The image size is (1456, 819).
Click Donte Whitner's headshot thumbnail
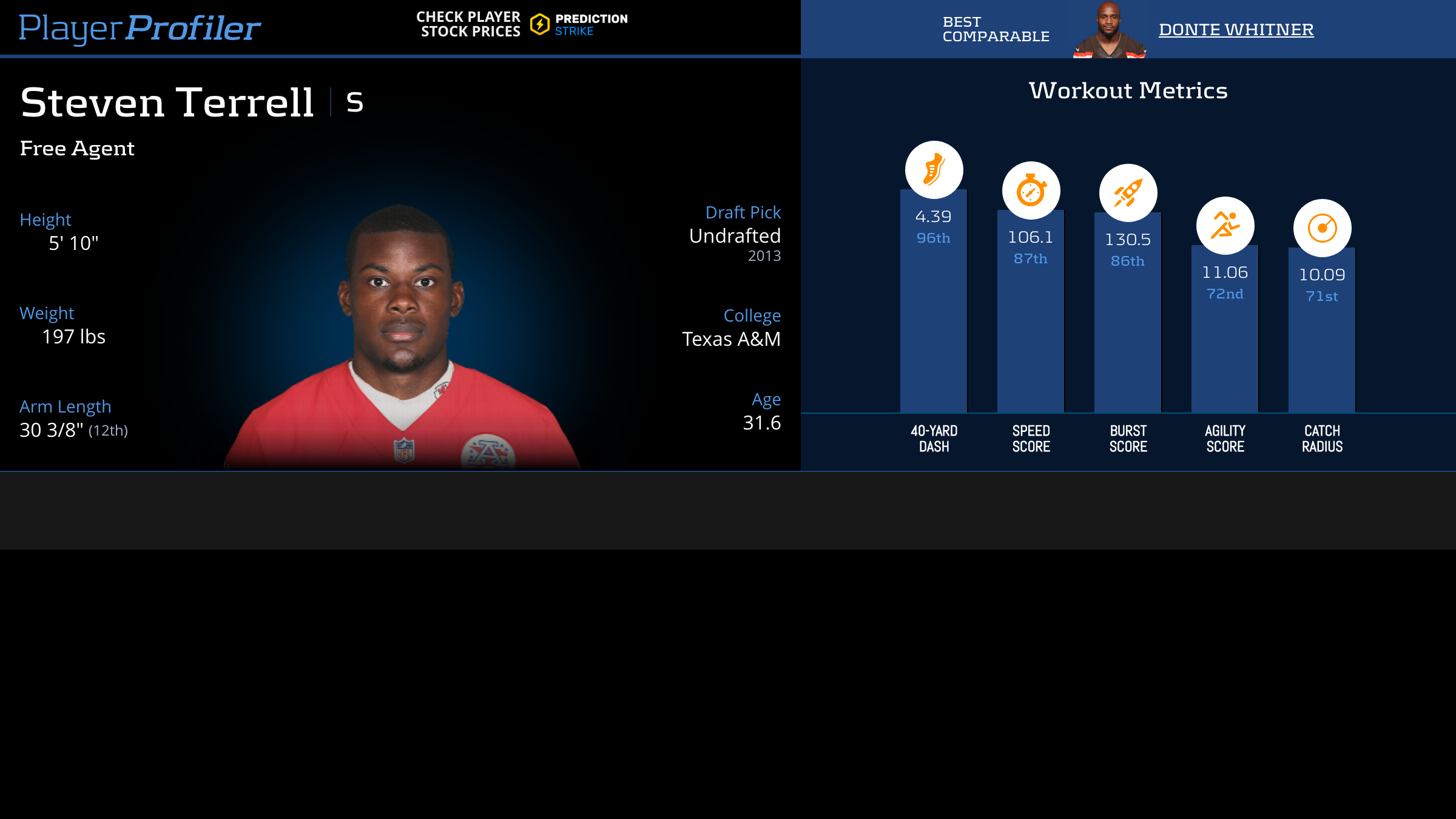(1109, 30)
